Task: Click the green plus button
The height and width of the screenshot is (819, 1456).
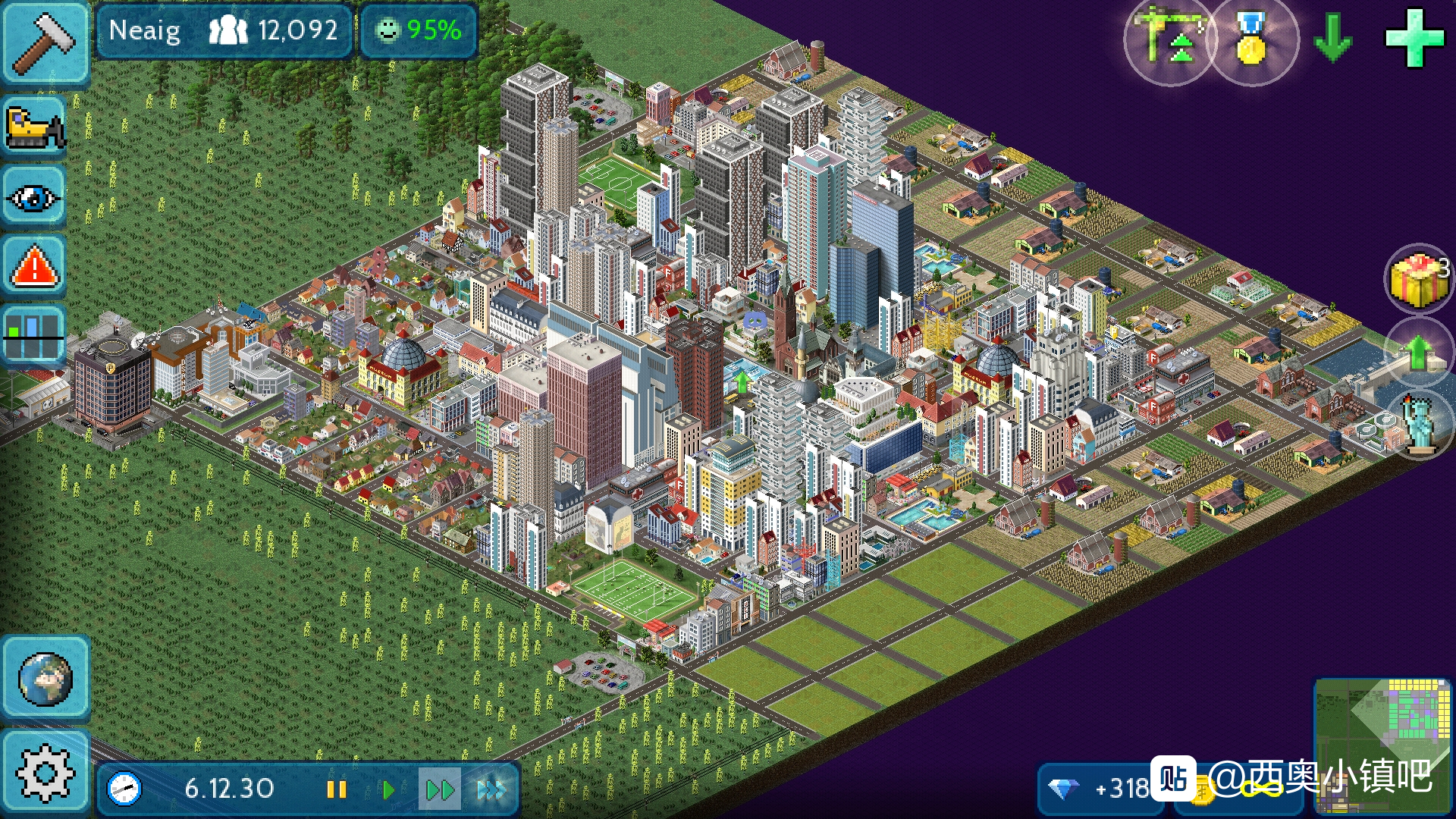Action: coord(1414,38)
